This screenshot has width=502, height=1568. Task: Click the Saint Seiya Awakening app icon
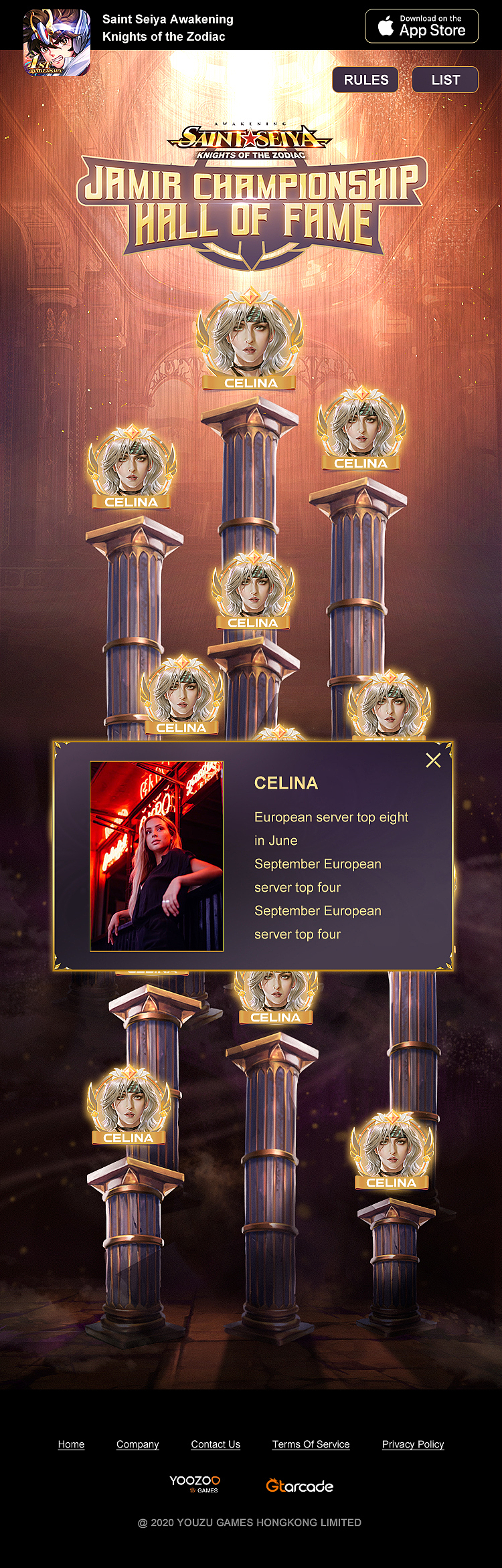[57, 42]
